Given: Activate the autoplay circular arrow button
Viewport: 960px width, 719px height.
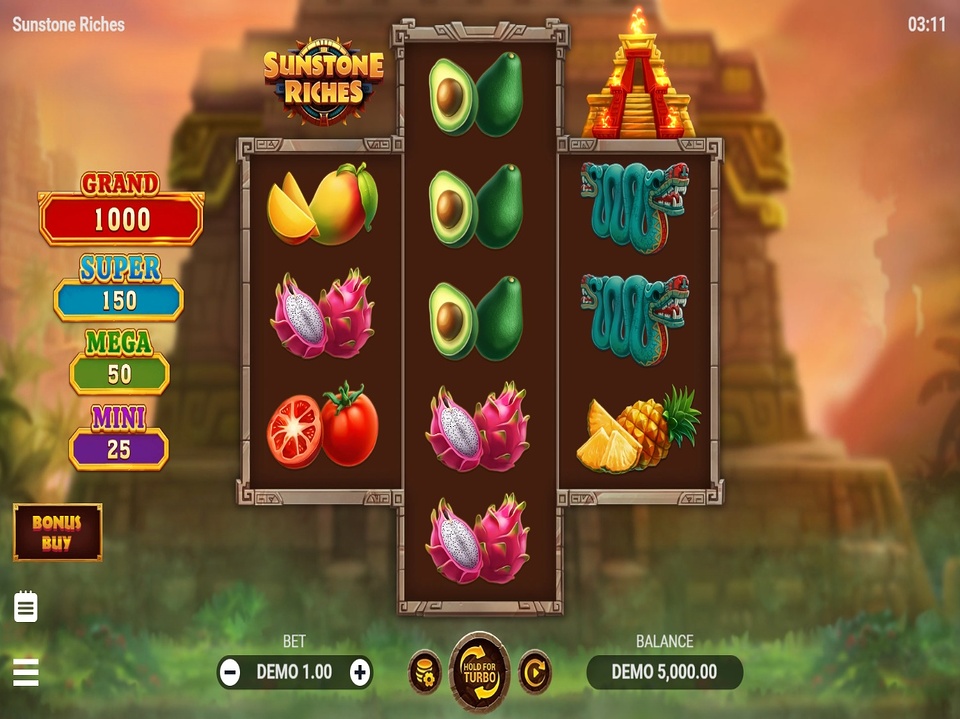Looking at the screenshot, I should pyautogui.click(x=535, y=672).
